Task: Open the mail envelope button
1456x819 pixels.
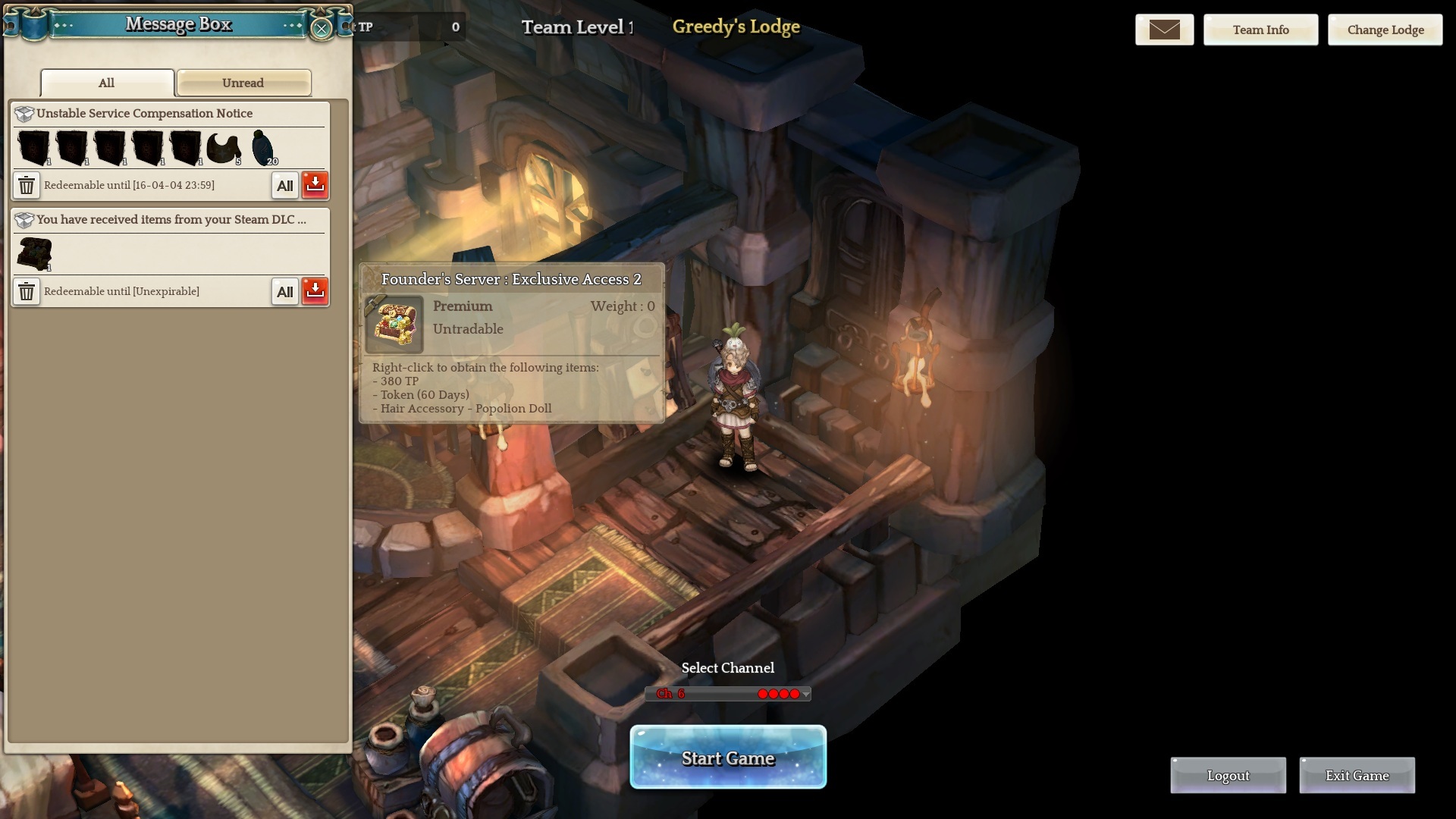Action: point(1164,30)
